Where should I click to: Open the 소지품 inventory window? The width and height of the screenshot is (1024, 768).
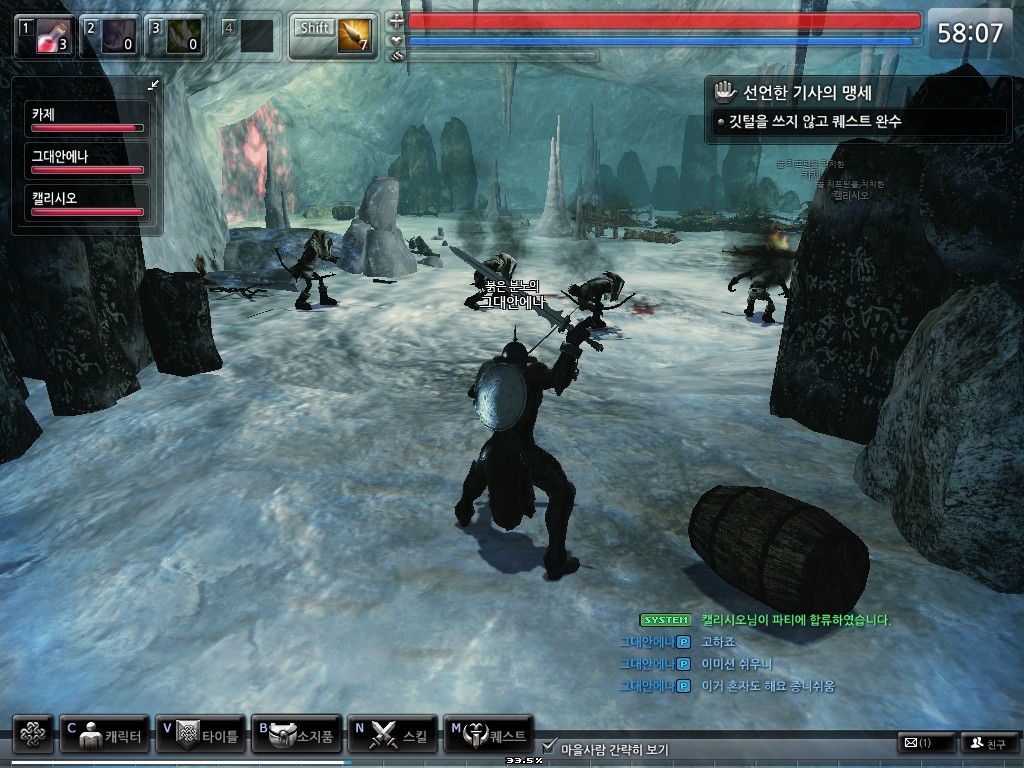[295, 735]
